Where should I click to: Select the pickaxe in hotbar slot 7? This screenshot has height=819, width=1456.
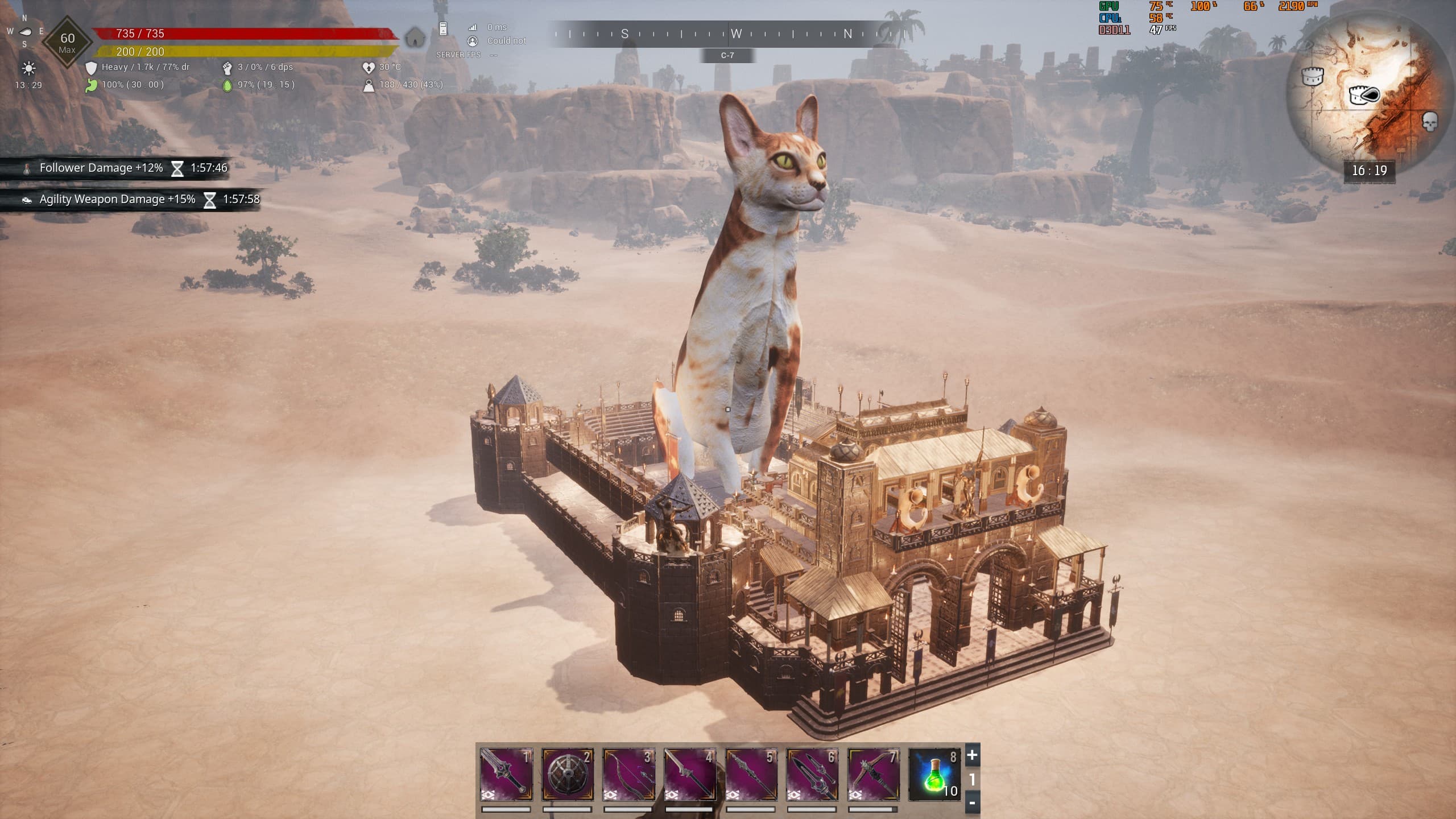(x=874, y=775)
